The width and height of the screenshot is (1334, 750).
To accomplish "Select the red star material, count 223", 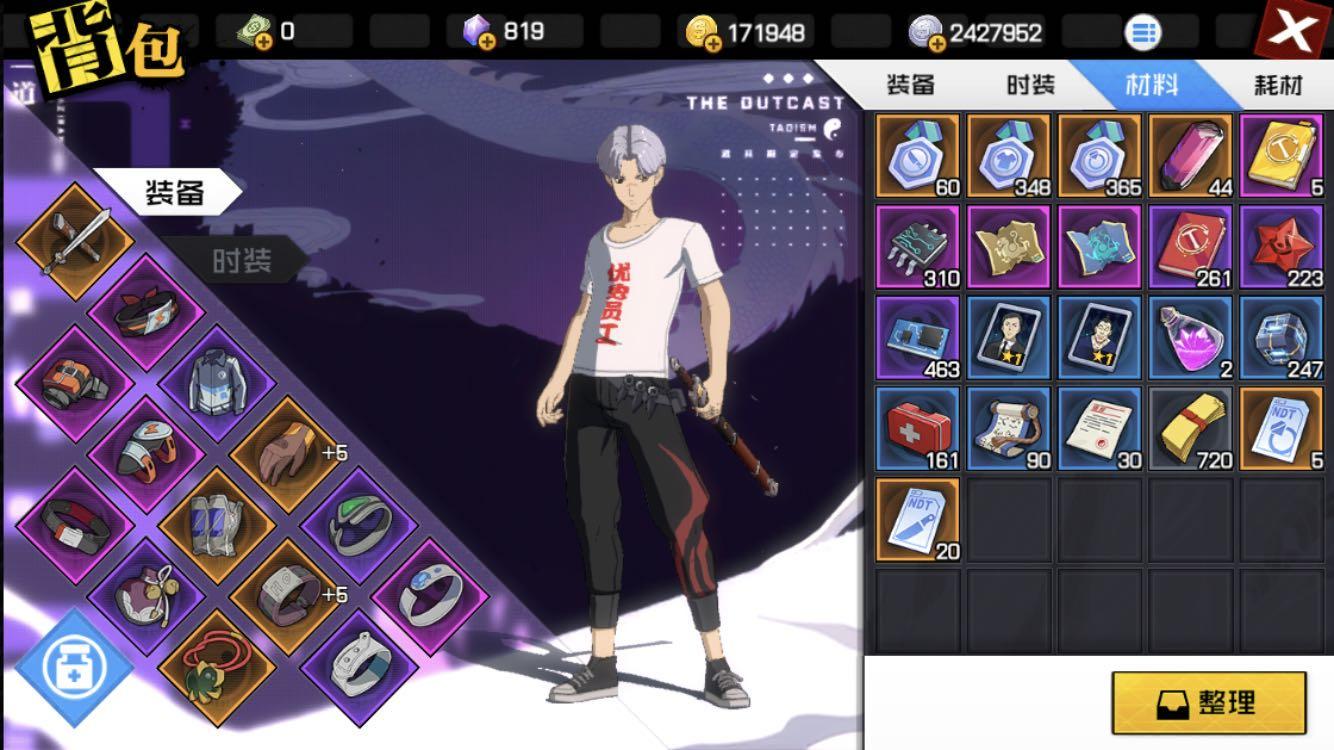I will point(1279,247).
